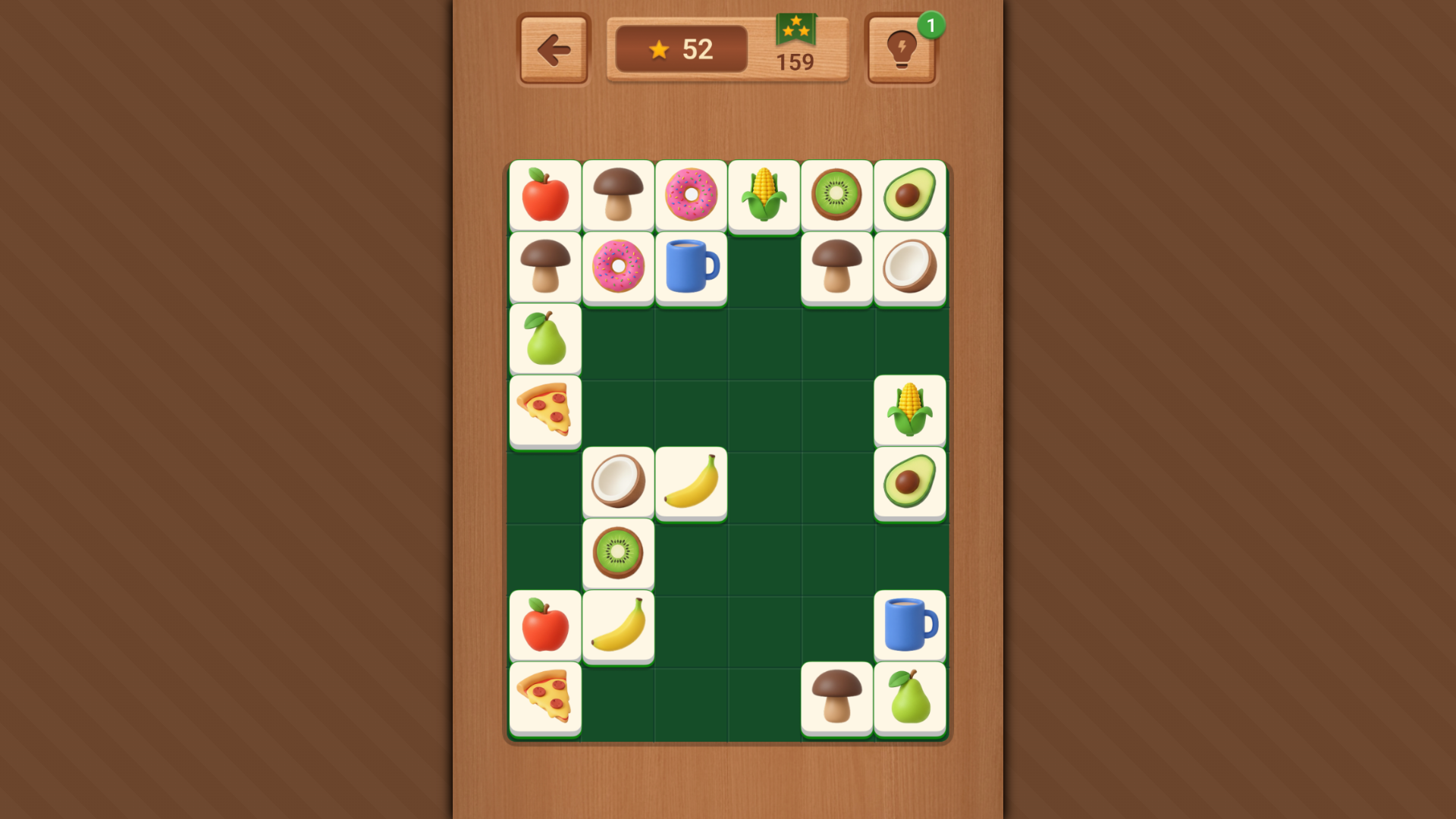Select the avocado tile in the top-right corner

(x=909, y=196)
